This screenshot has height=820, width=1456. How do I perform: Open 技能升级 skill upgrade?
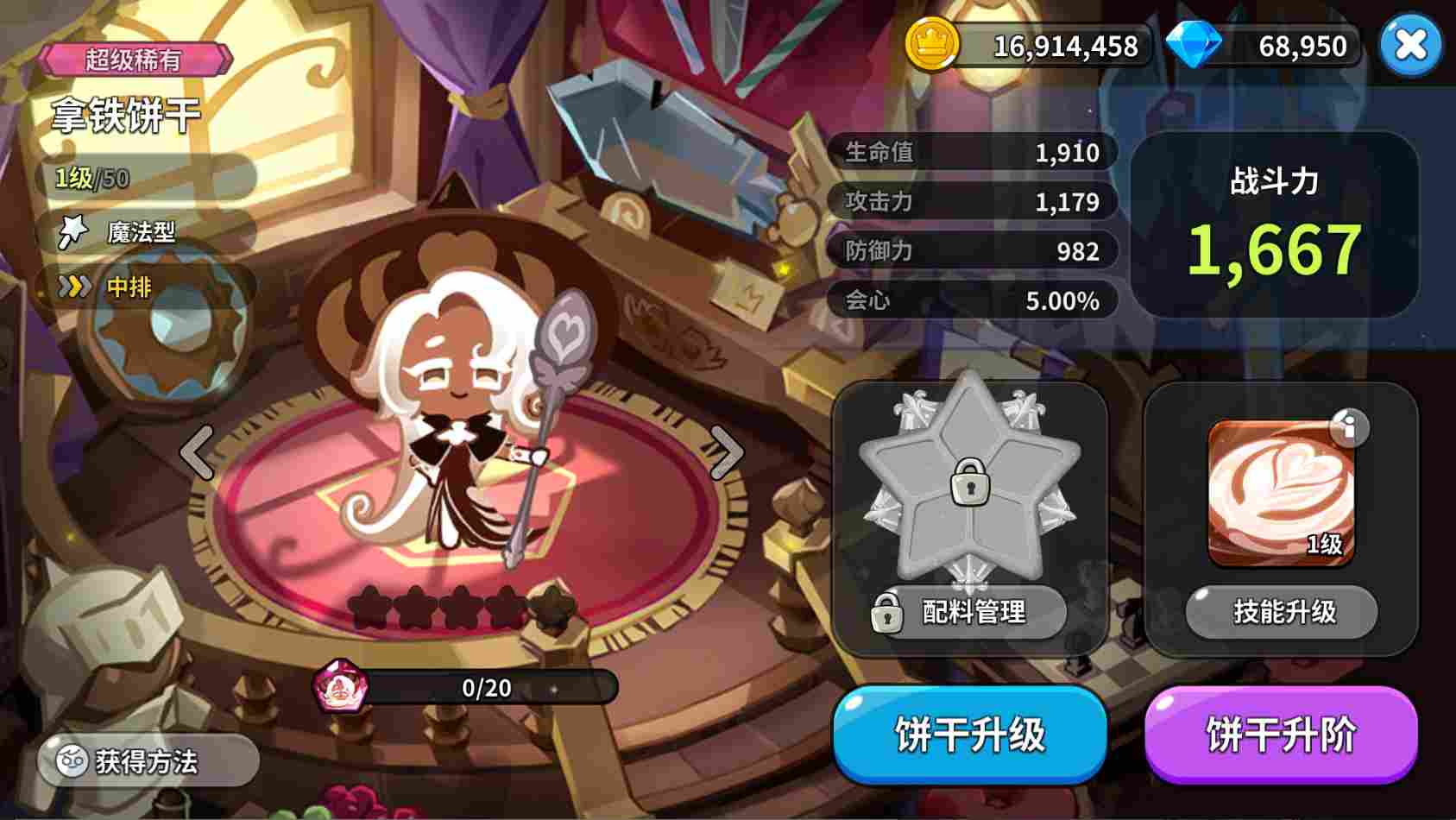coord(1280,612)
